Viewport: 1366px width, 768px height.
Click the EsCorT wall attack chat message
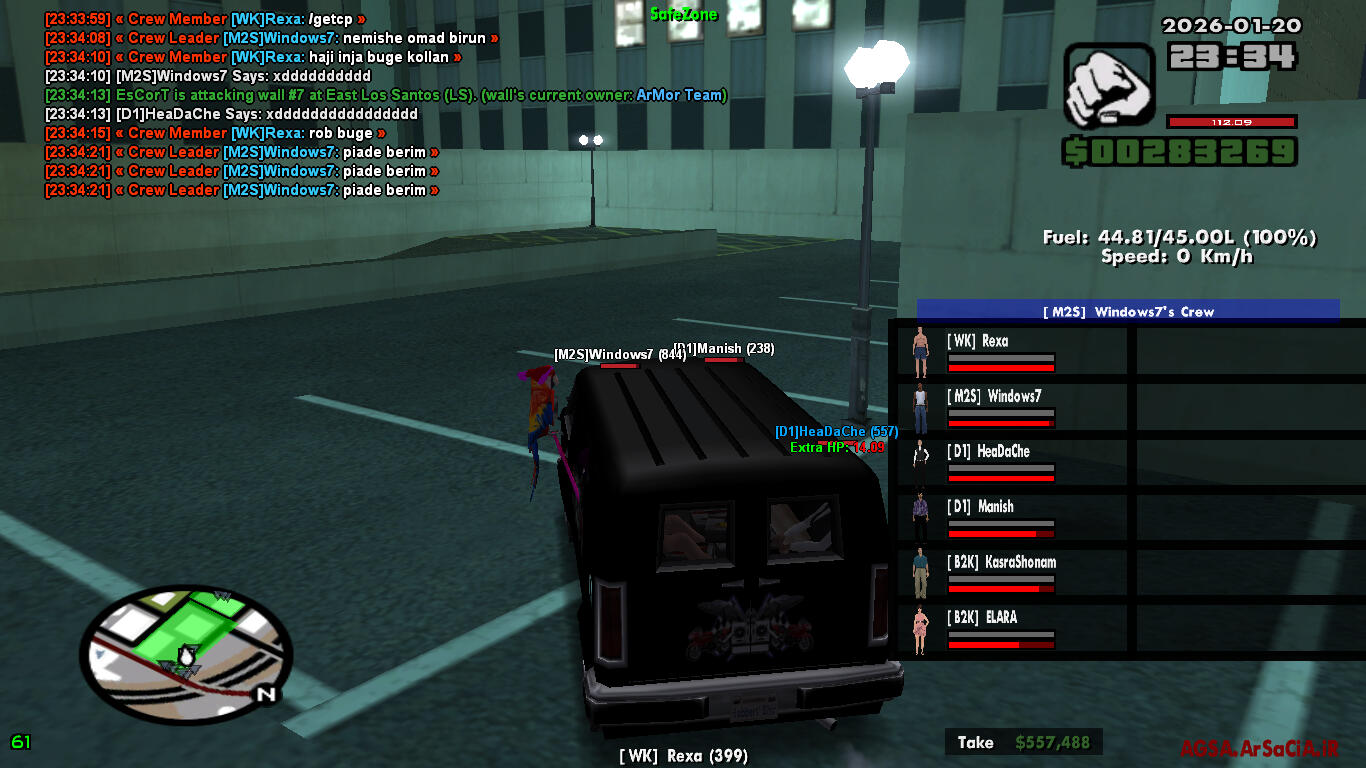click(386, 95)
